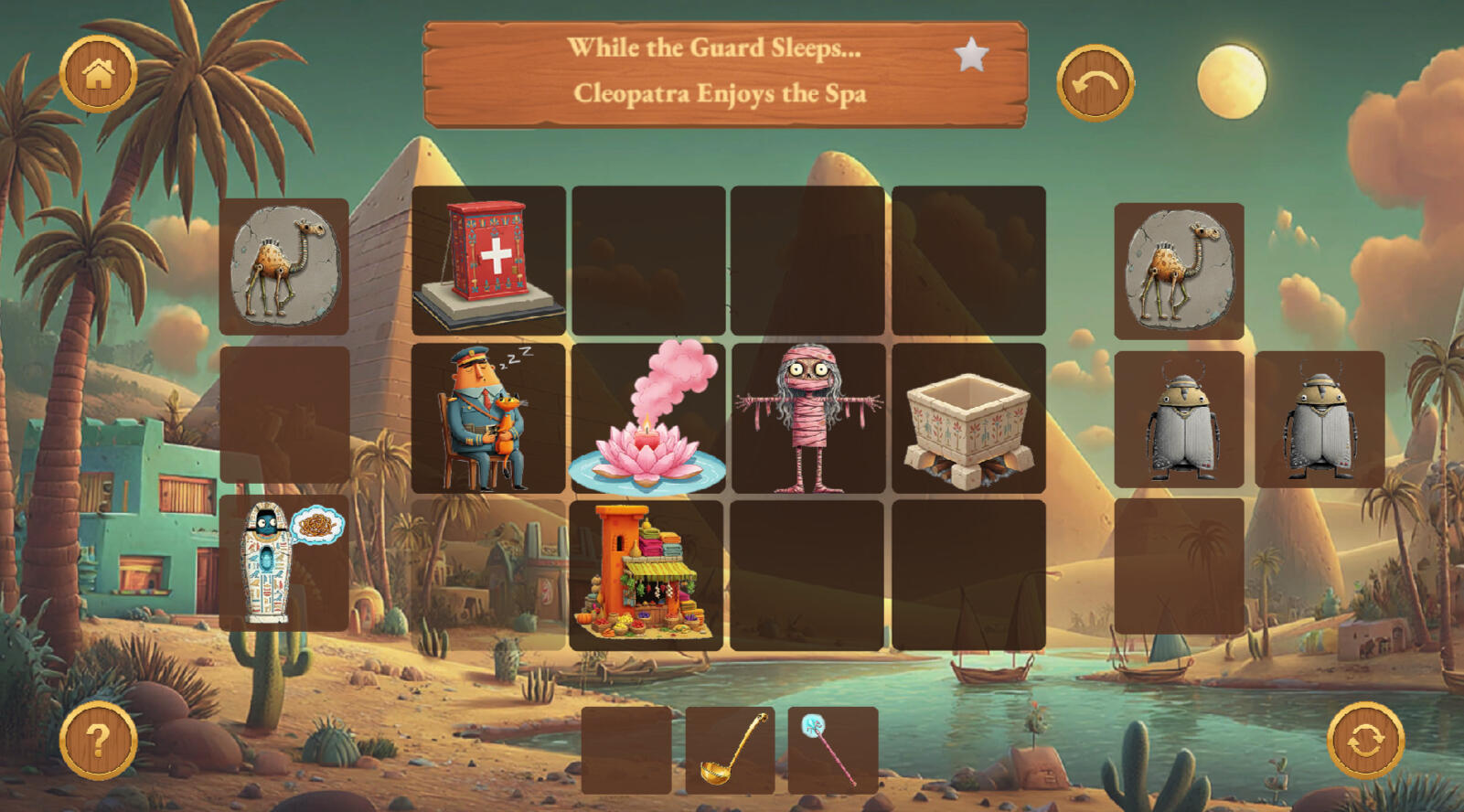Open the question mark hint button
The image size is (1464, 812).
[x=98, y=740]
